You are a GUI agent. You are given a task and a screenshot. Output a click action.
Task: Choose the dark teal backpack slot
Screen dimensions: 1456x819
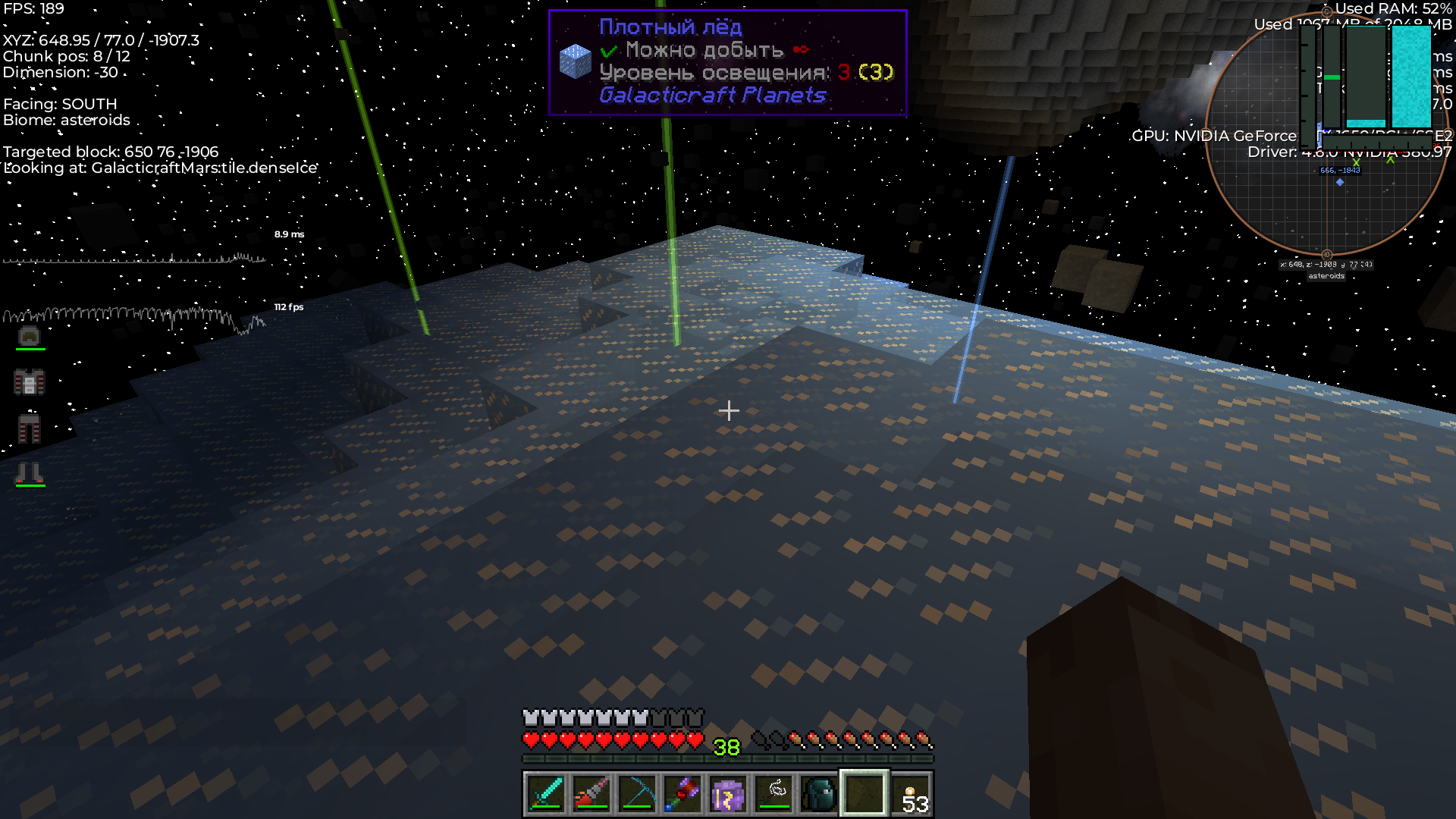click(x=819, y=793)
